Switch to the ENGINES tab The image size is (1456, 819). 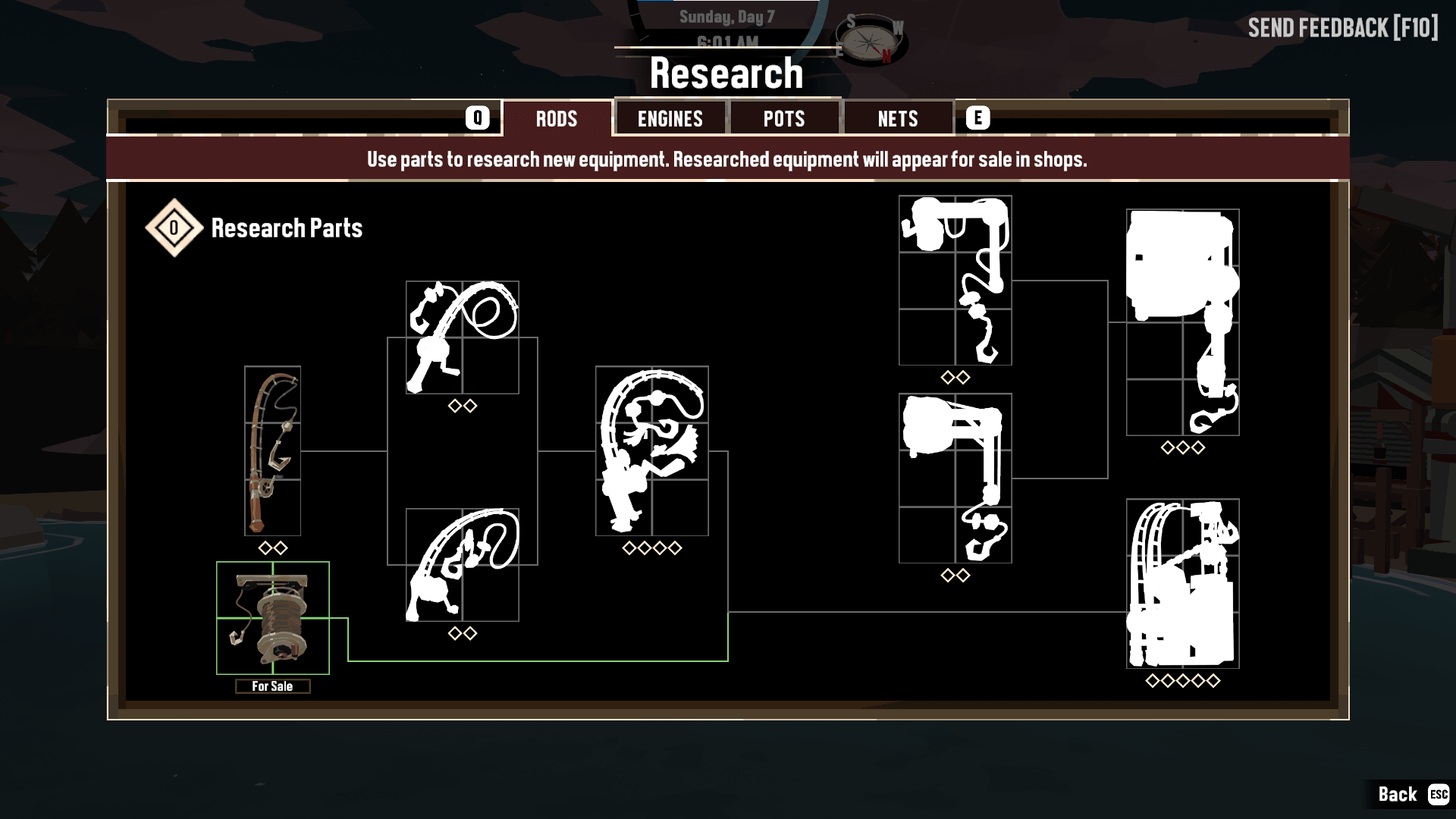[x=670, y=118]
